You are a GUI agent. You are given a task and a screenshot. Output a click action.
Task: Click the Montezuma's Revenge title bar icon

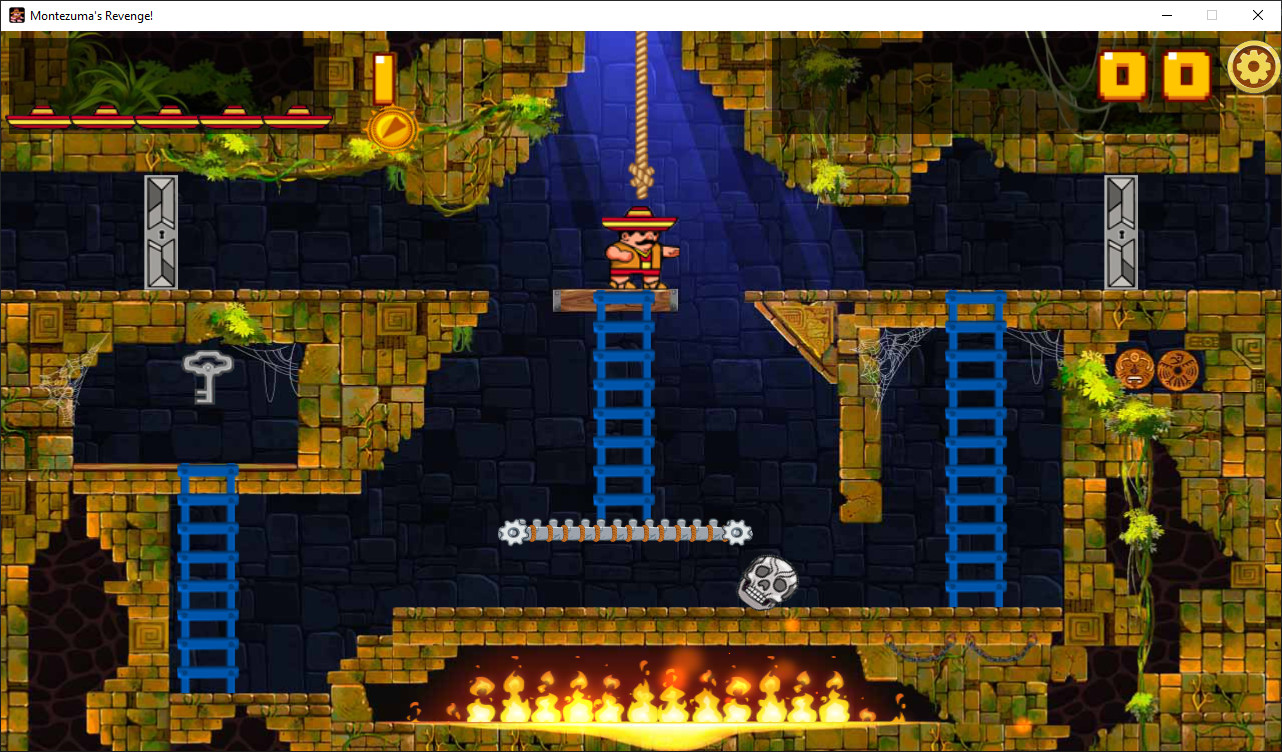[x=15, y=15]
